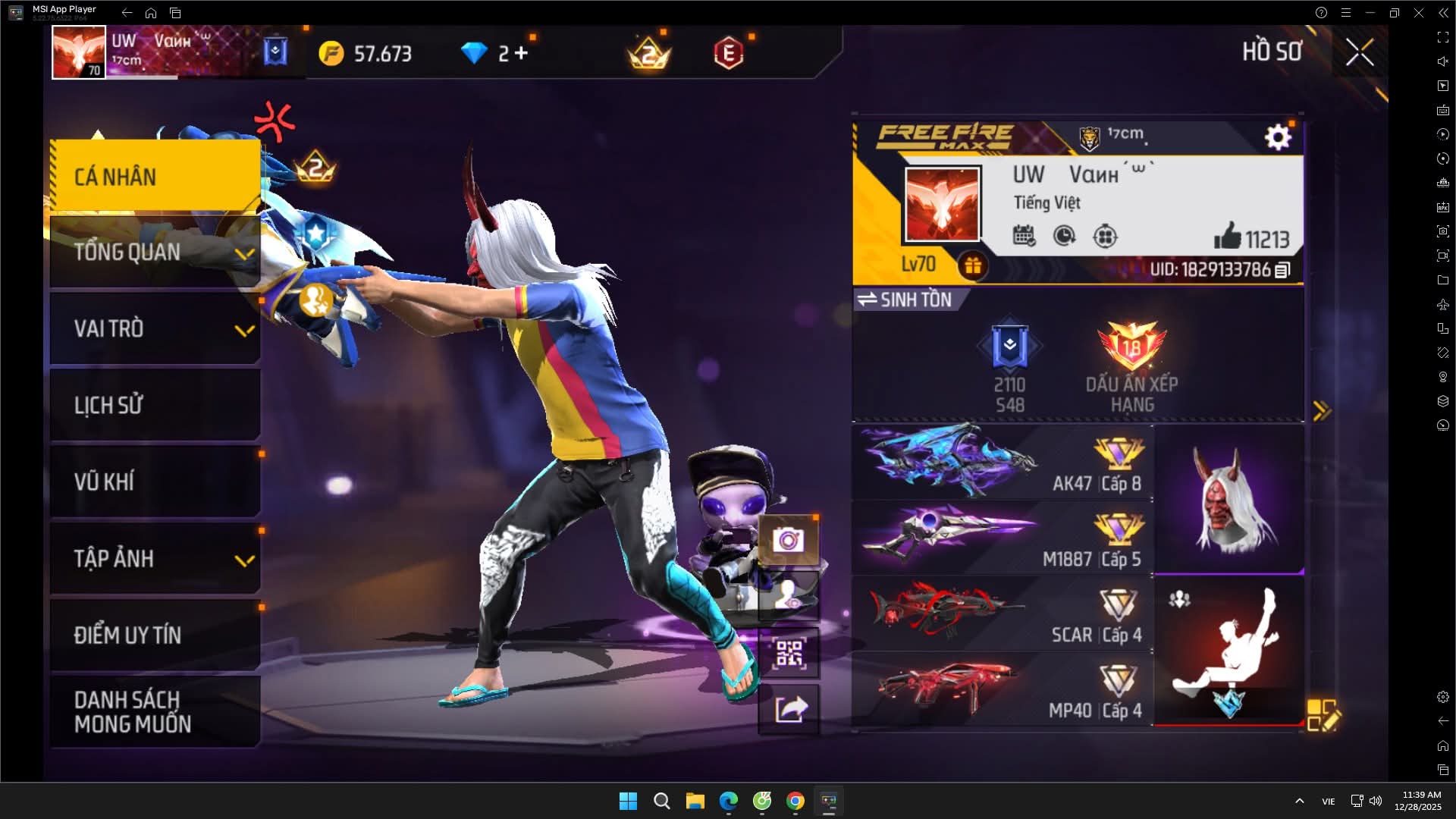Open profile settings gear icon

1278,137
